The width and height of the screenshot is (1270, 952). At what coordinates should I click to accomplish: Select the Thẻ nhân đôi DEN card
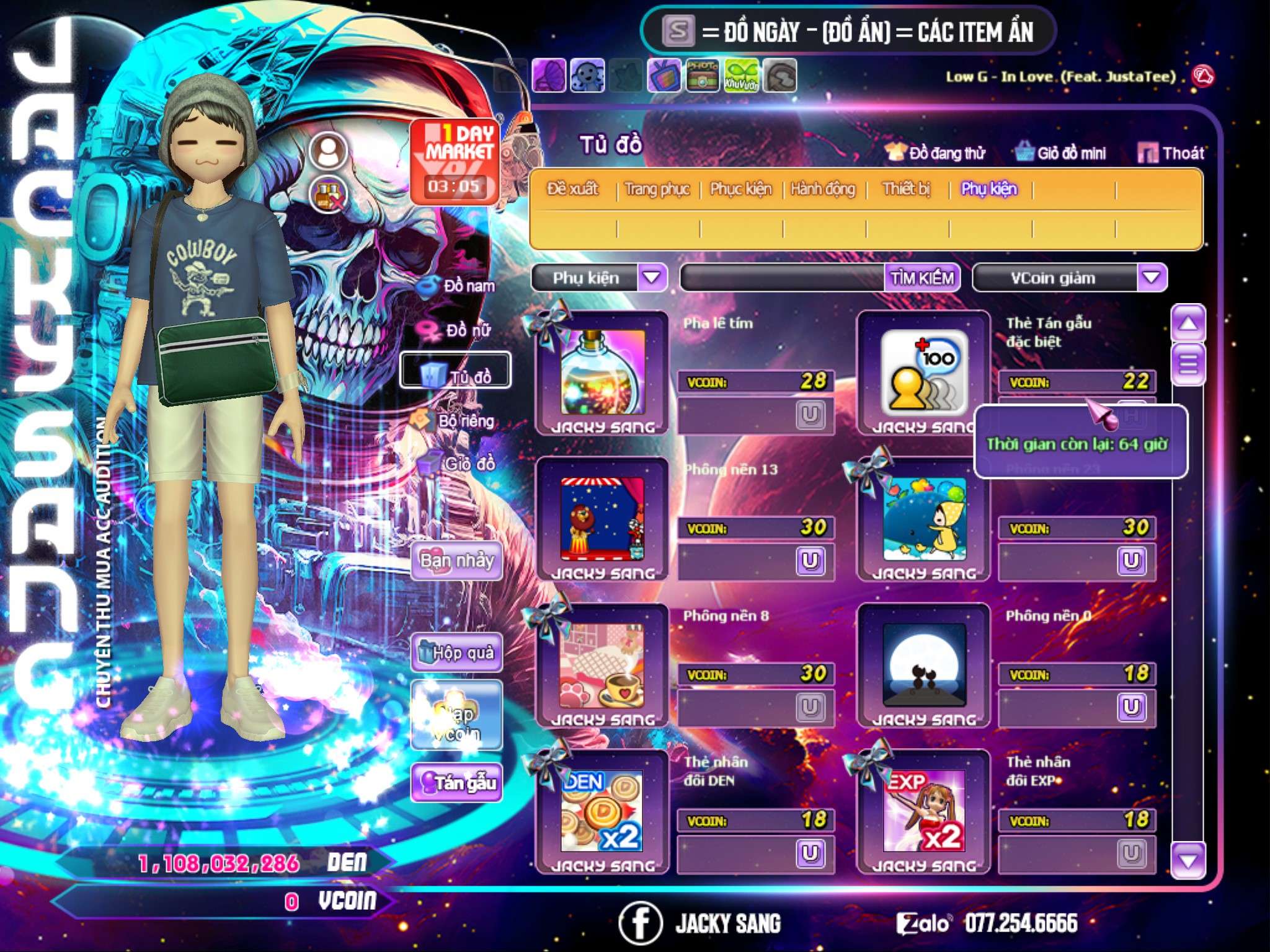tap(602, 811)
